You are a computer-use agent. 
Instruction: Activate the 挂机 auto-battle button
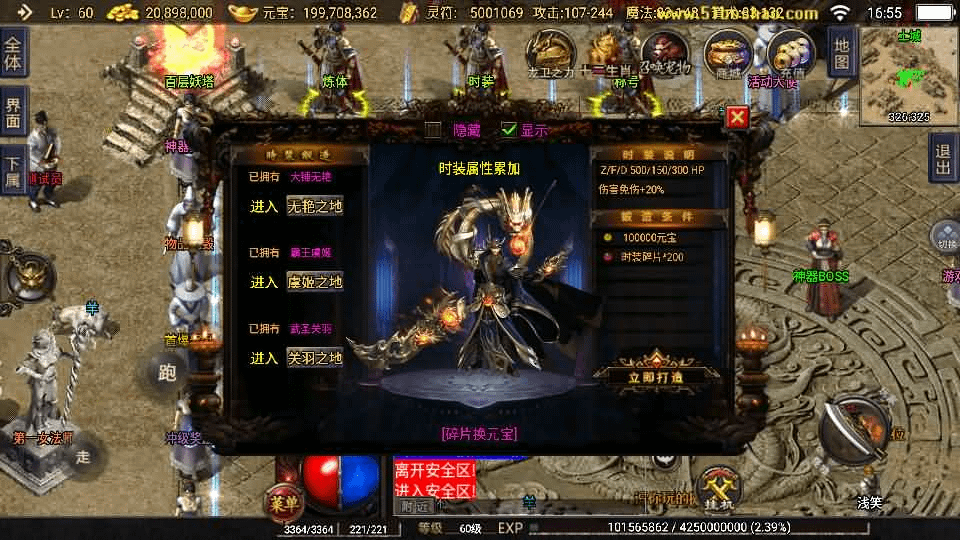pos(719,487)
